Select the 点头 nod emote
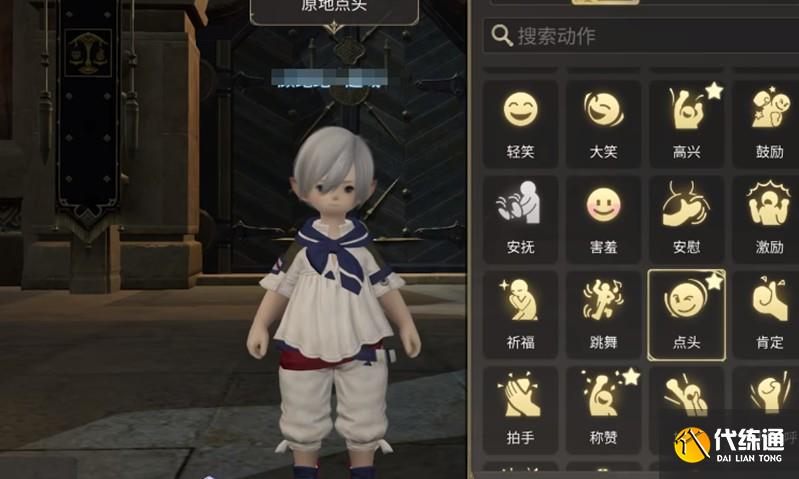The width and height of the screenshot is (799, 479). tap(686, 312)
